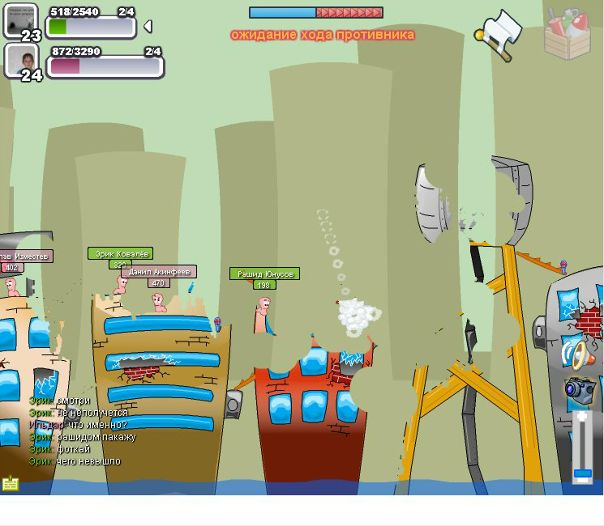604x526 pixels.
Task: Select the level 24 player avatar
Action: (22, 60)
